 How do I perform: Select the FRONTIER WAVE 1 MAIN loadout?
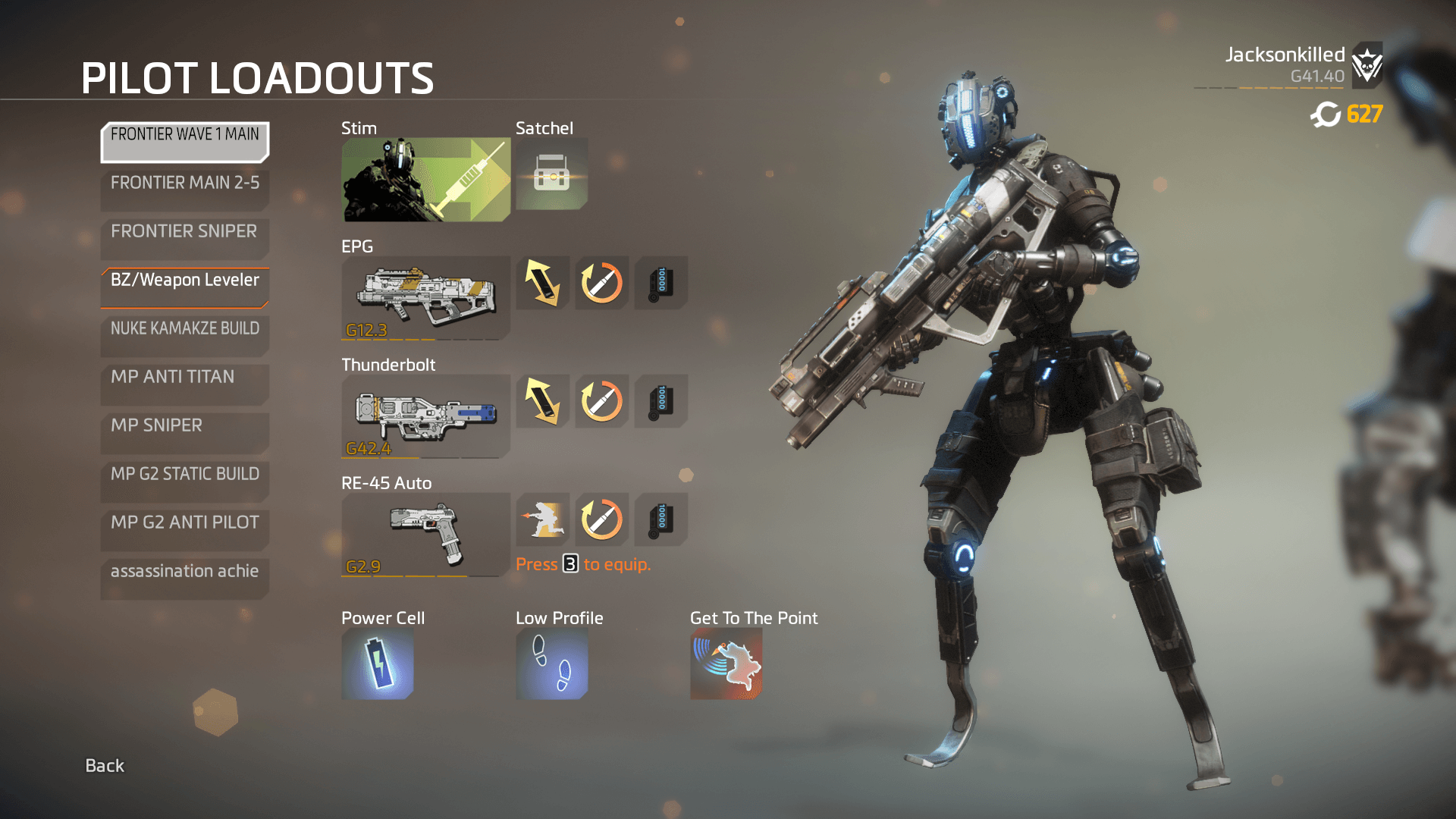point(184,142)
